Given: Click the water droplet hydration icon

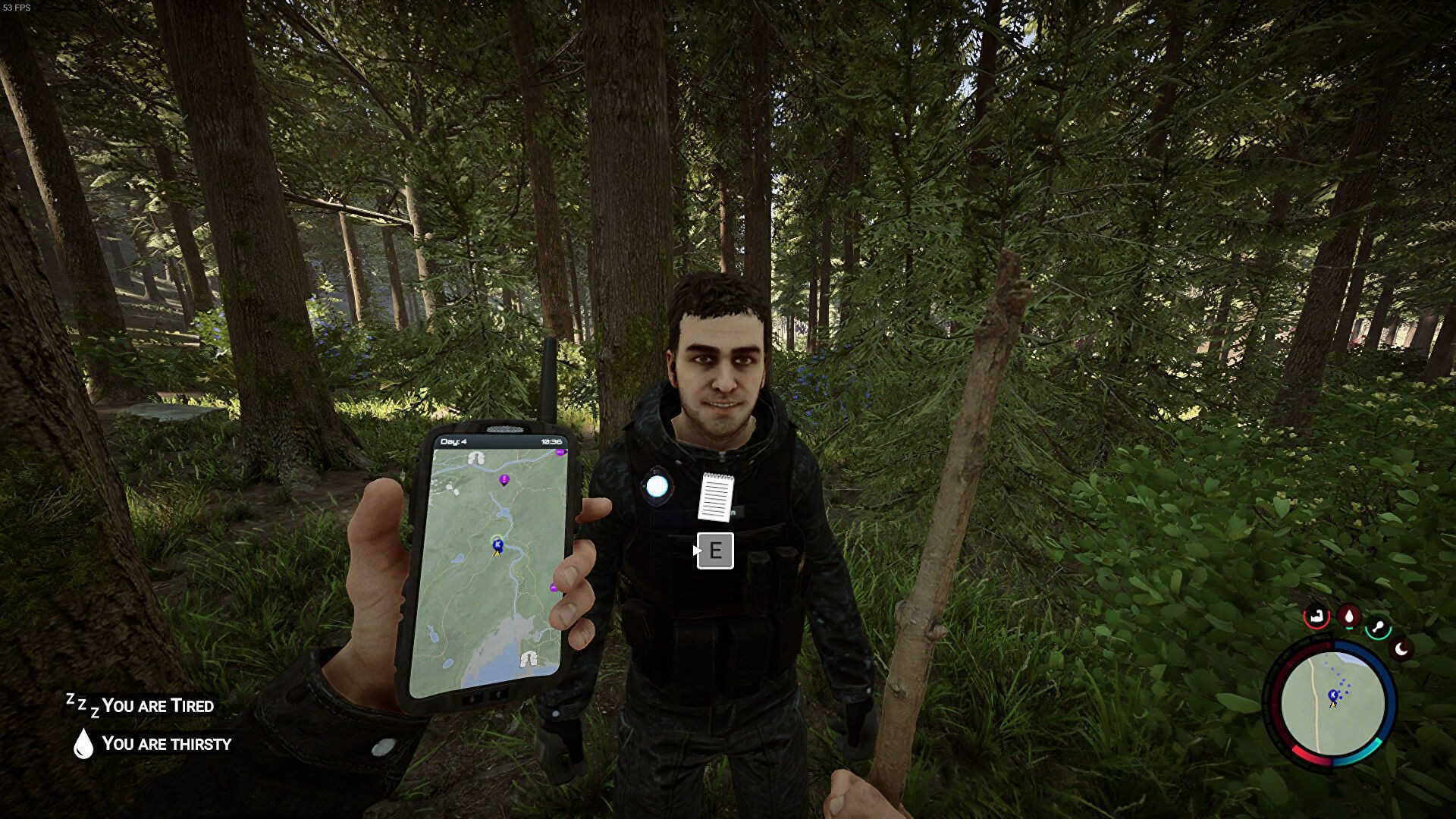Looking at the screenshot, I should pyautogui.click(x=1350, y=615).
